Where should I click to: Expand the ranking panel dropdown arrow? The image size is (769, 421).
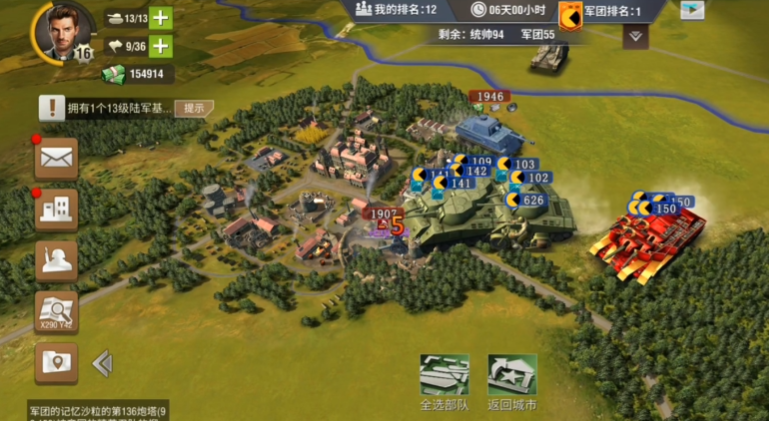click(x=635, y=36)
